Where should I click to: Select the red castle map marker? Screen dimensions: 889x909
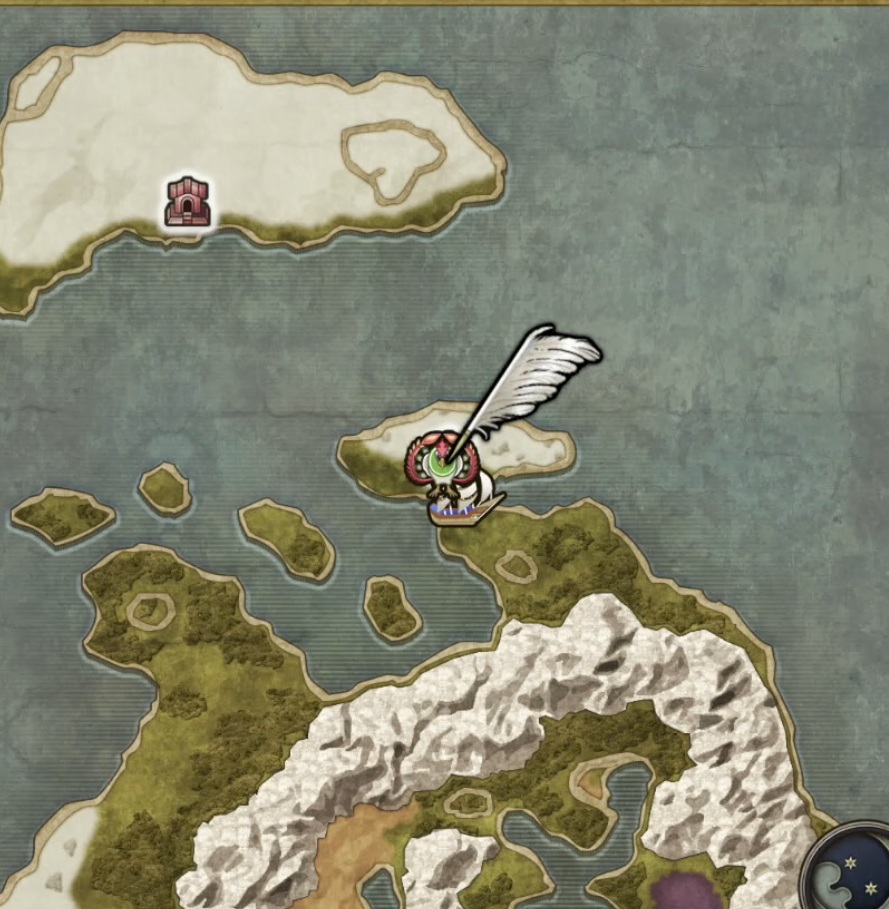(x=188, y=202)
